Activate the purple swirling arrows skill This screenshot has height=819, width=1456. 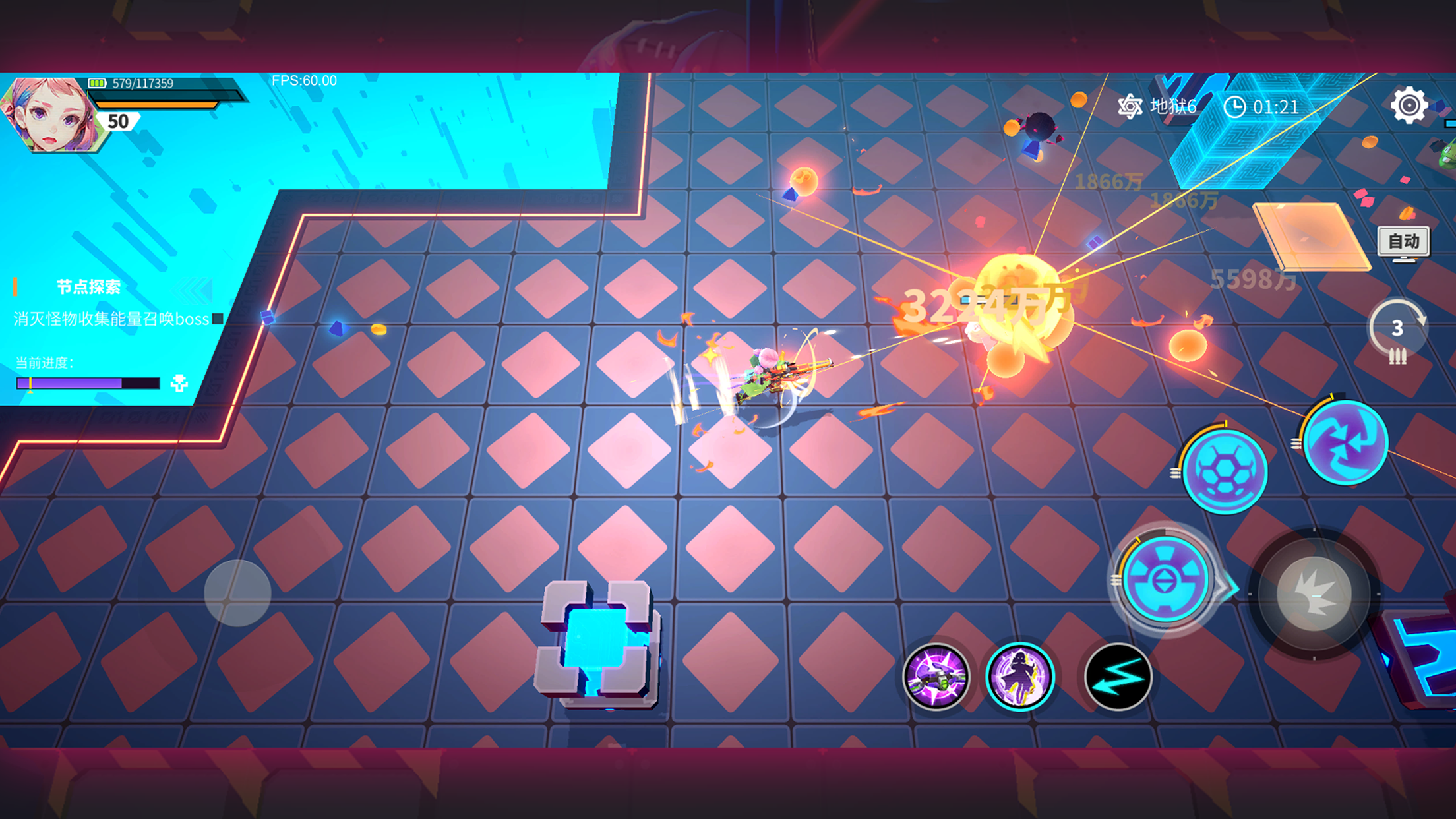click(x=1346, y=442)
